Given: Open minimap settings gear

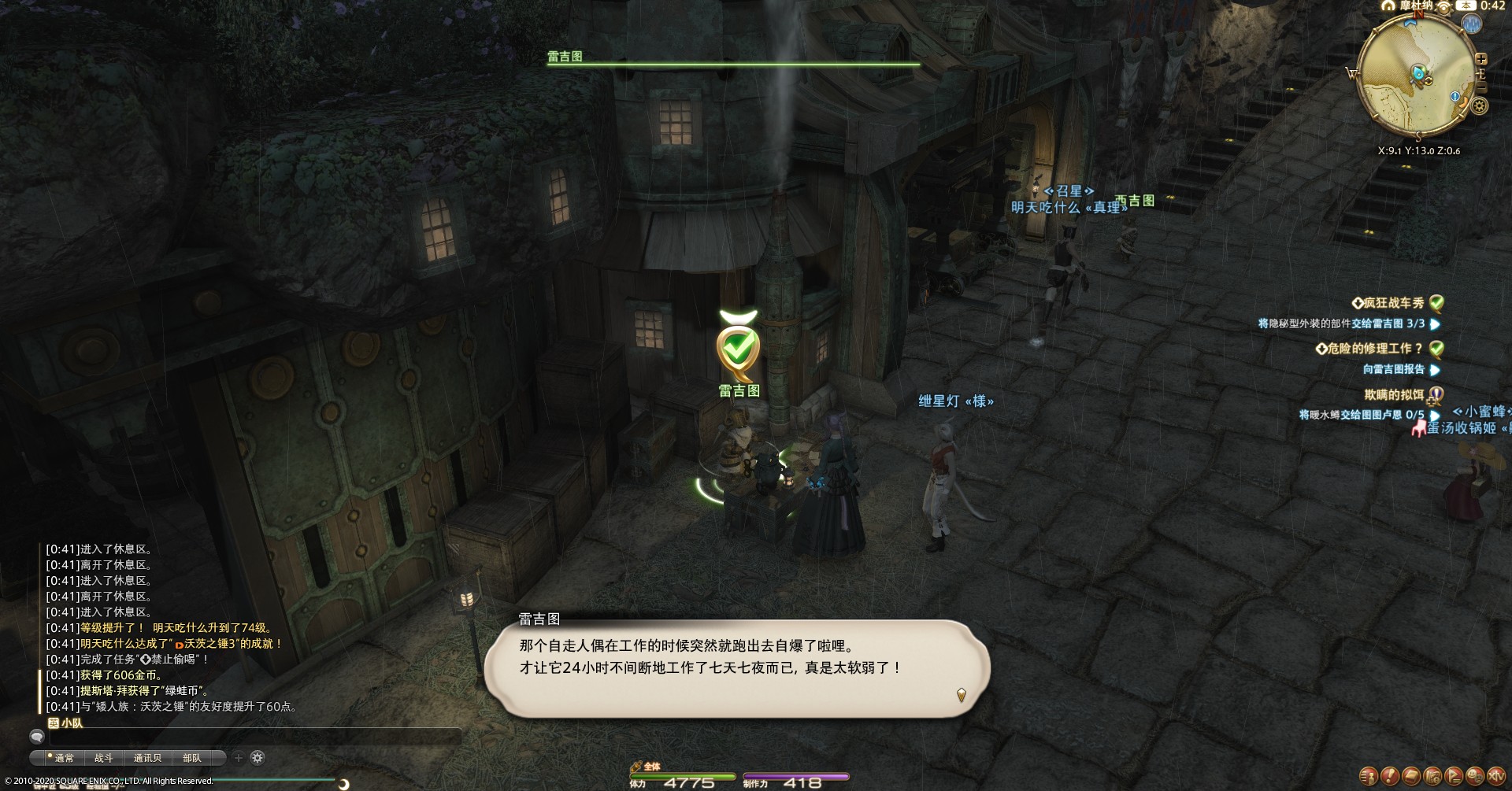Looking at the screenshot, I should (x=1480, y=105).
